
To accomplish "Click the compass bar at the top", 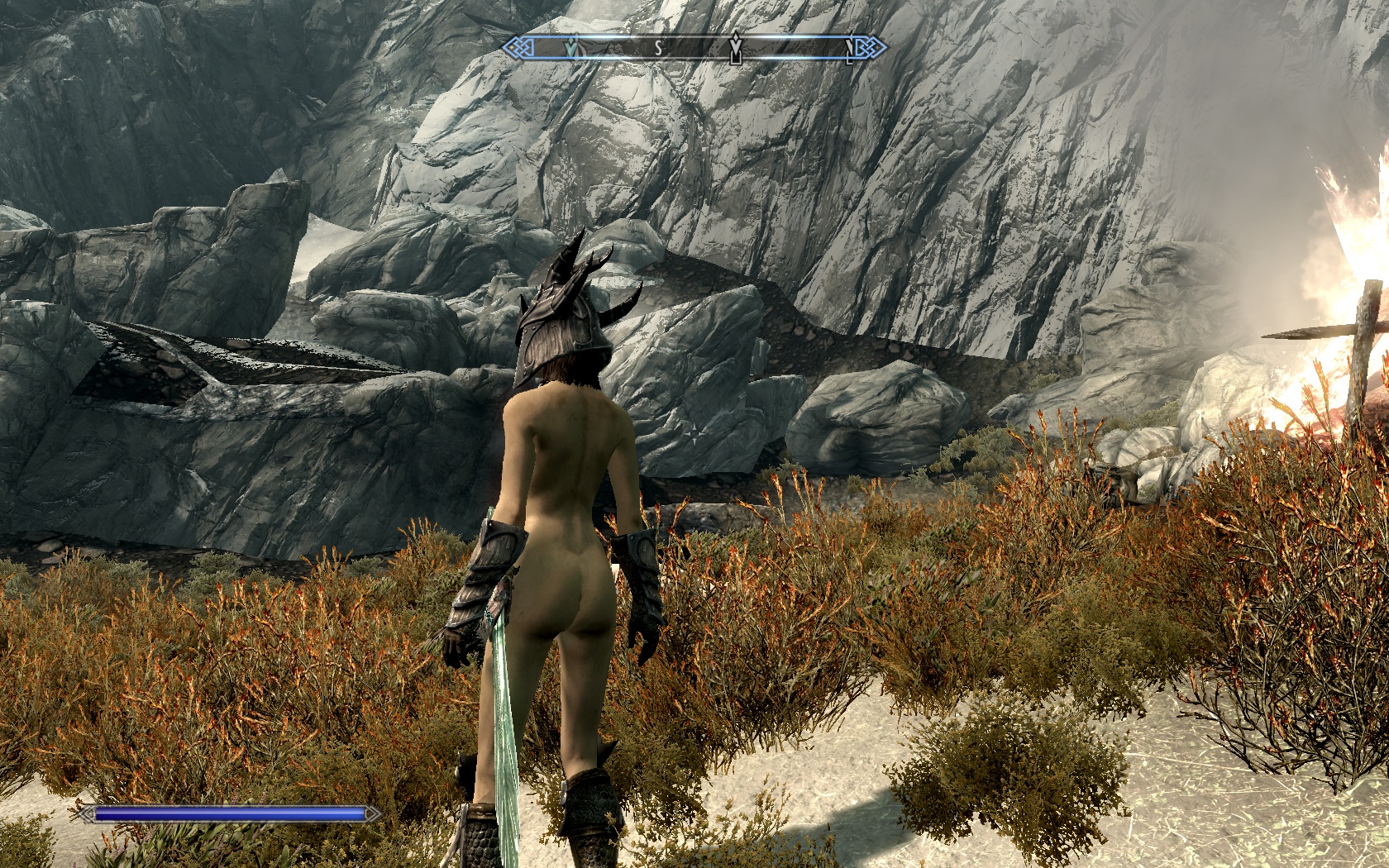I will (x=694, y=48).
